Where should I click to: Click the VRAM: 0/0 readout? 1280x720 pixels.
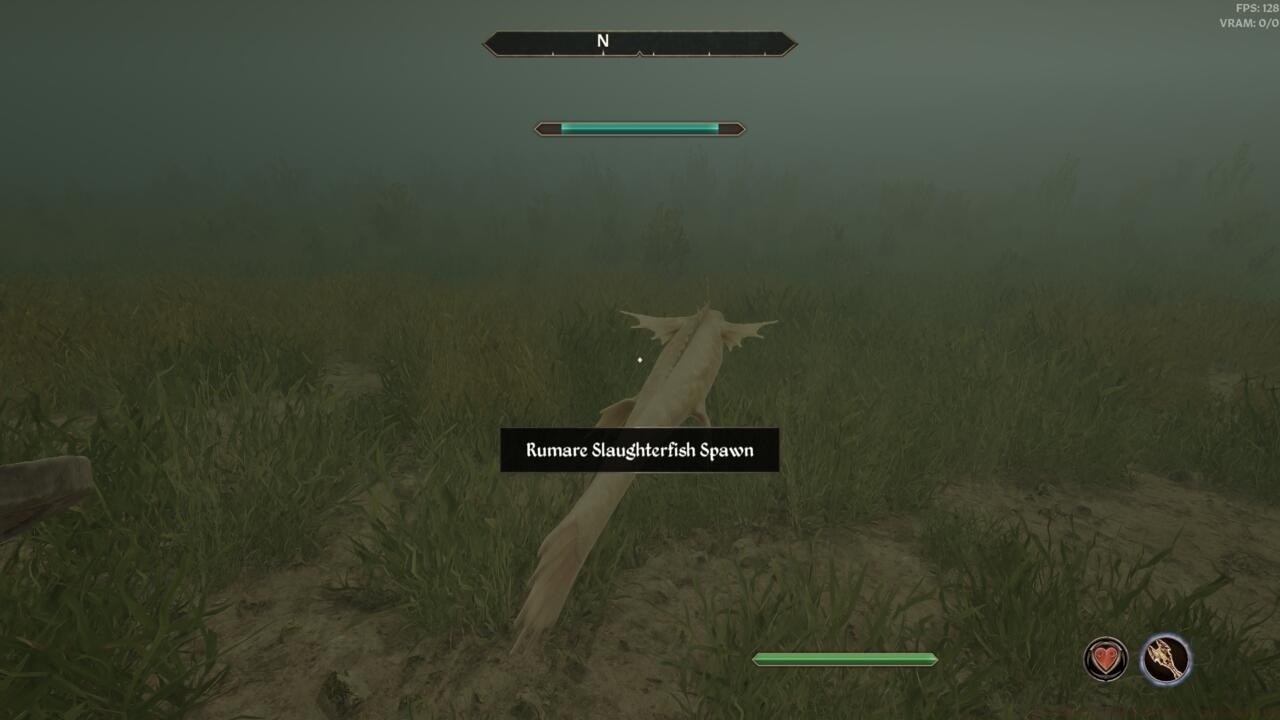1250,22
